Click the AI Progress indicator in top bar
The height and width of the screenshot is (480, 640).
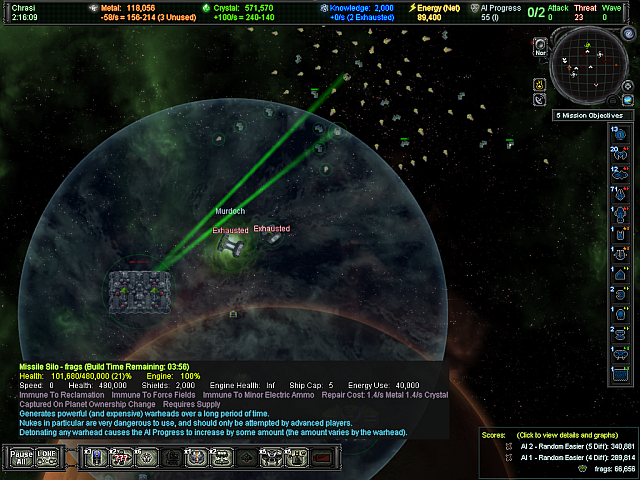pos(474,12)
